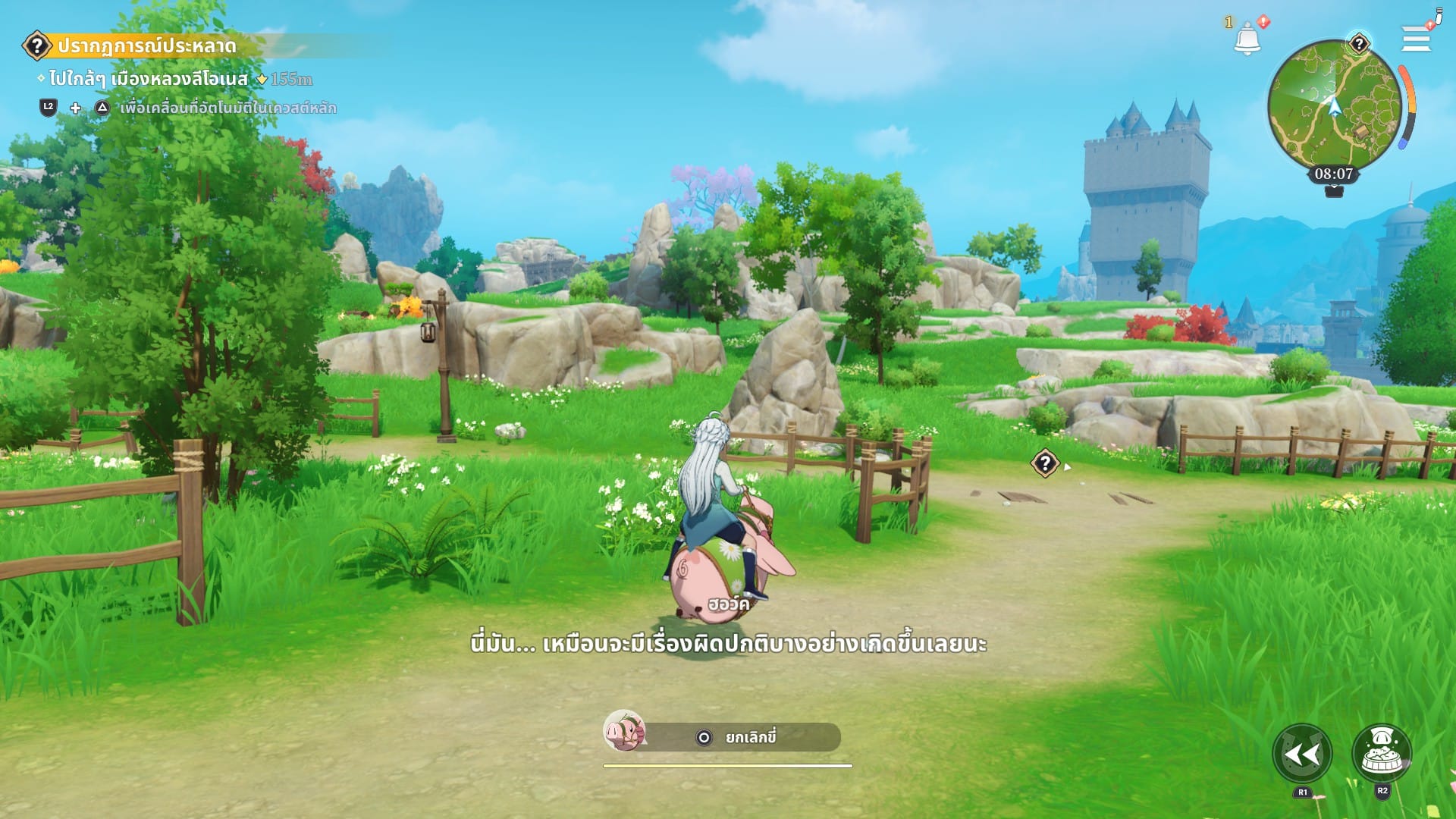Select the quest marker on the minimap edge
Viewport: 1456px width, 819px height.
click(x=1359, y=44)
